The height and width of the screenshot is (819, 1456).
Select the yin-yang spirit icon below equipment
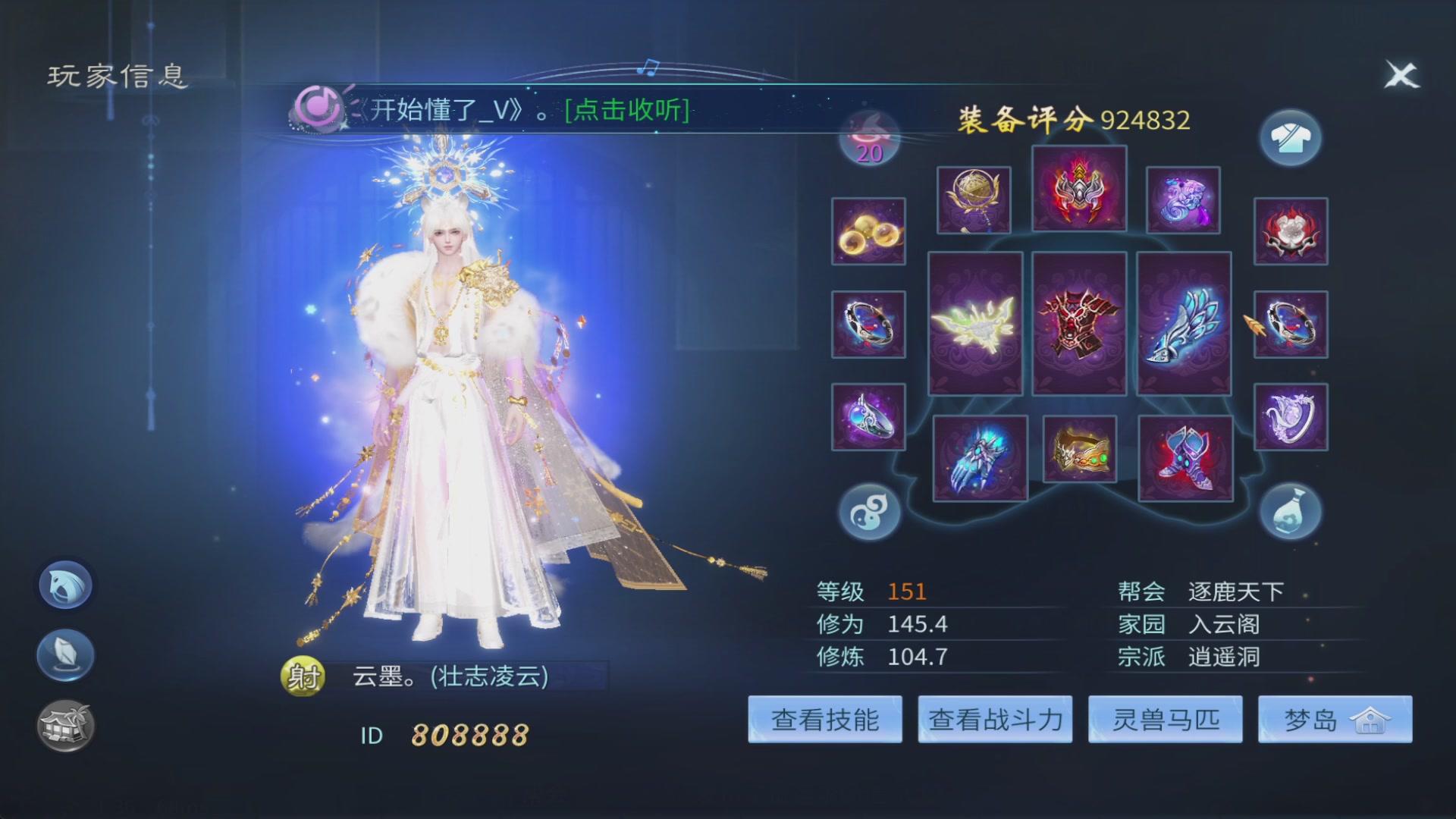coord(868,512)
